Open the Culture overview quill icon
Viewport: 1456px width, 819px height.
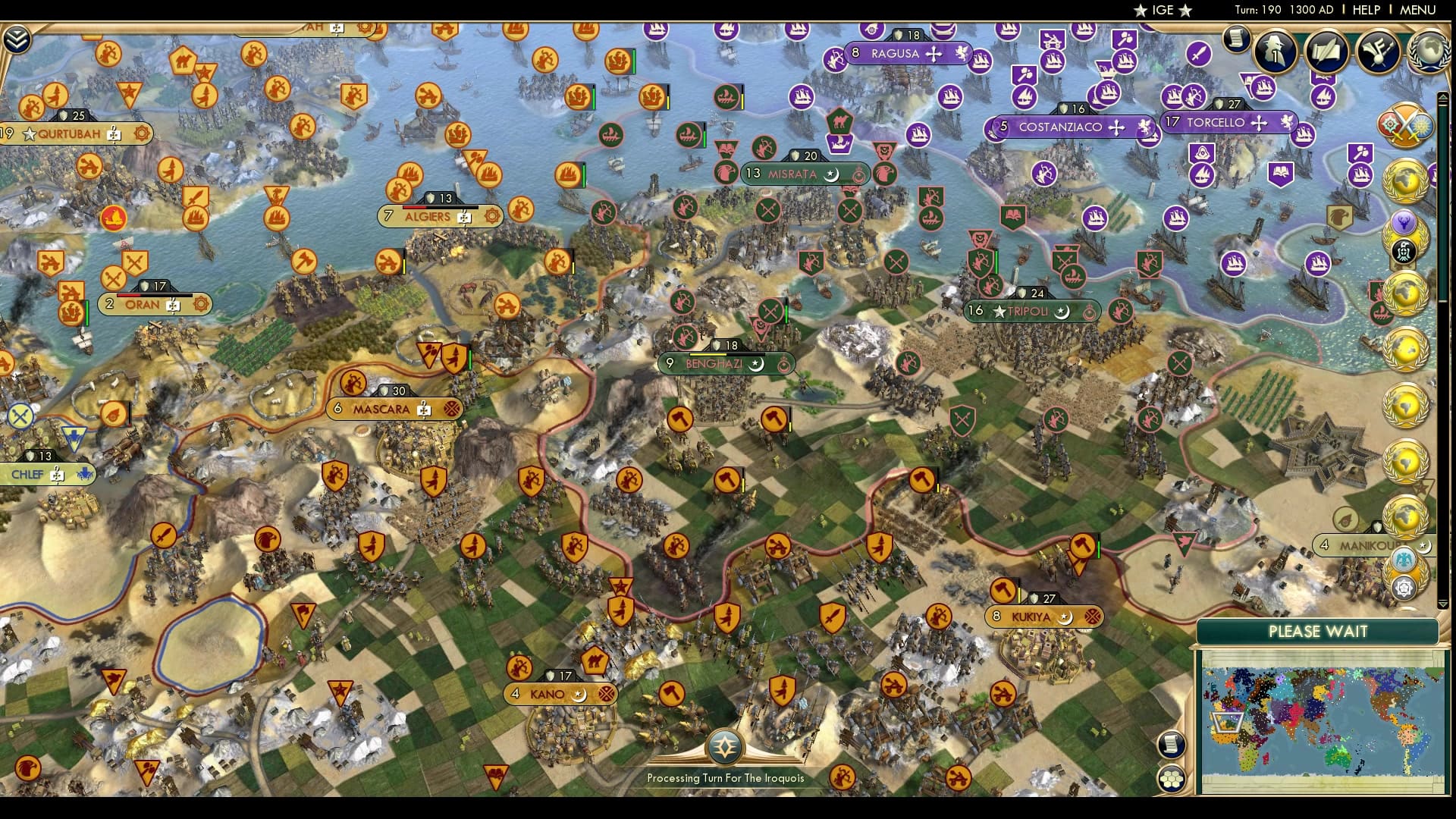point(1379,51)
